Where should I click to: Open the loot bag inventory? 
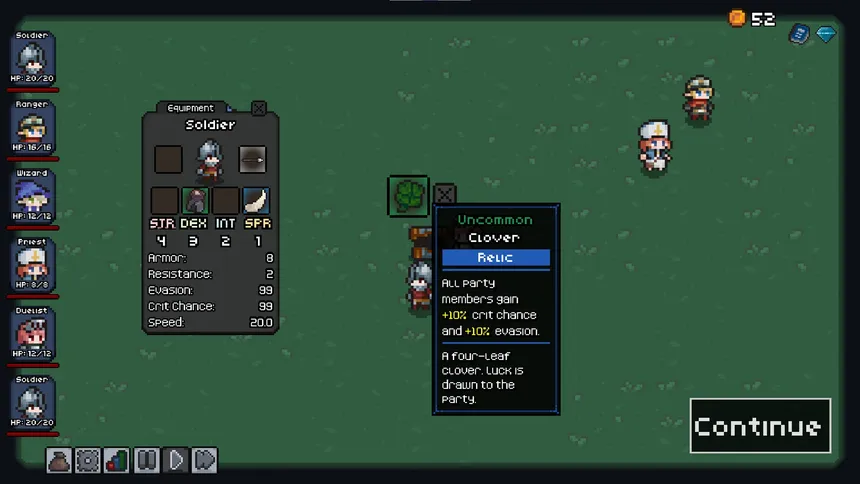coord(59,460)
